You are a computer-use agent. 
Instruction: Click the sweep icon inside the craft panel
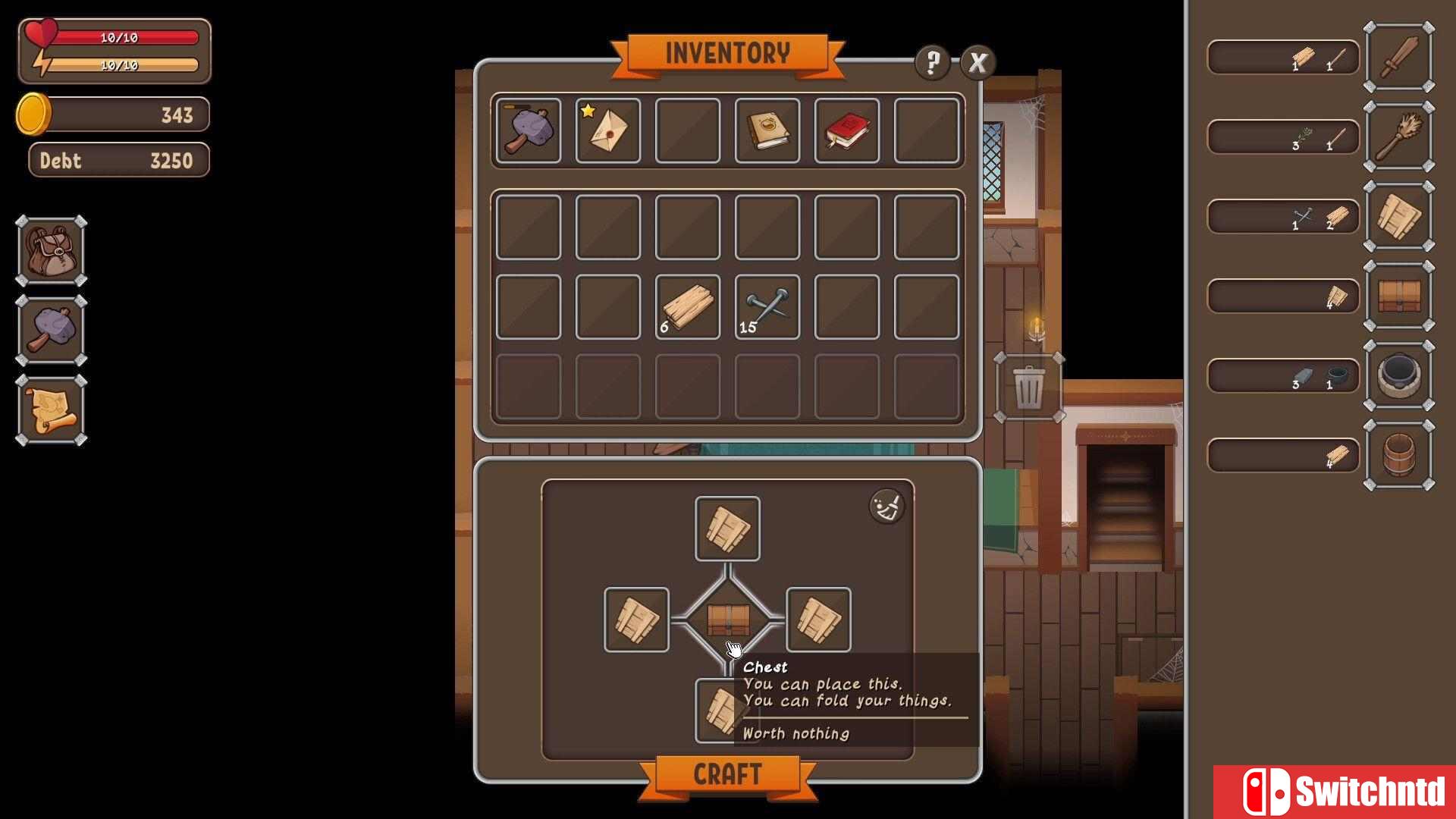click(x=886, y=505)
